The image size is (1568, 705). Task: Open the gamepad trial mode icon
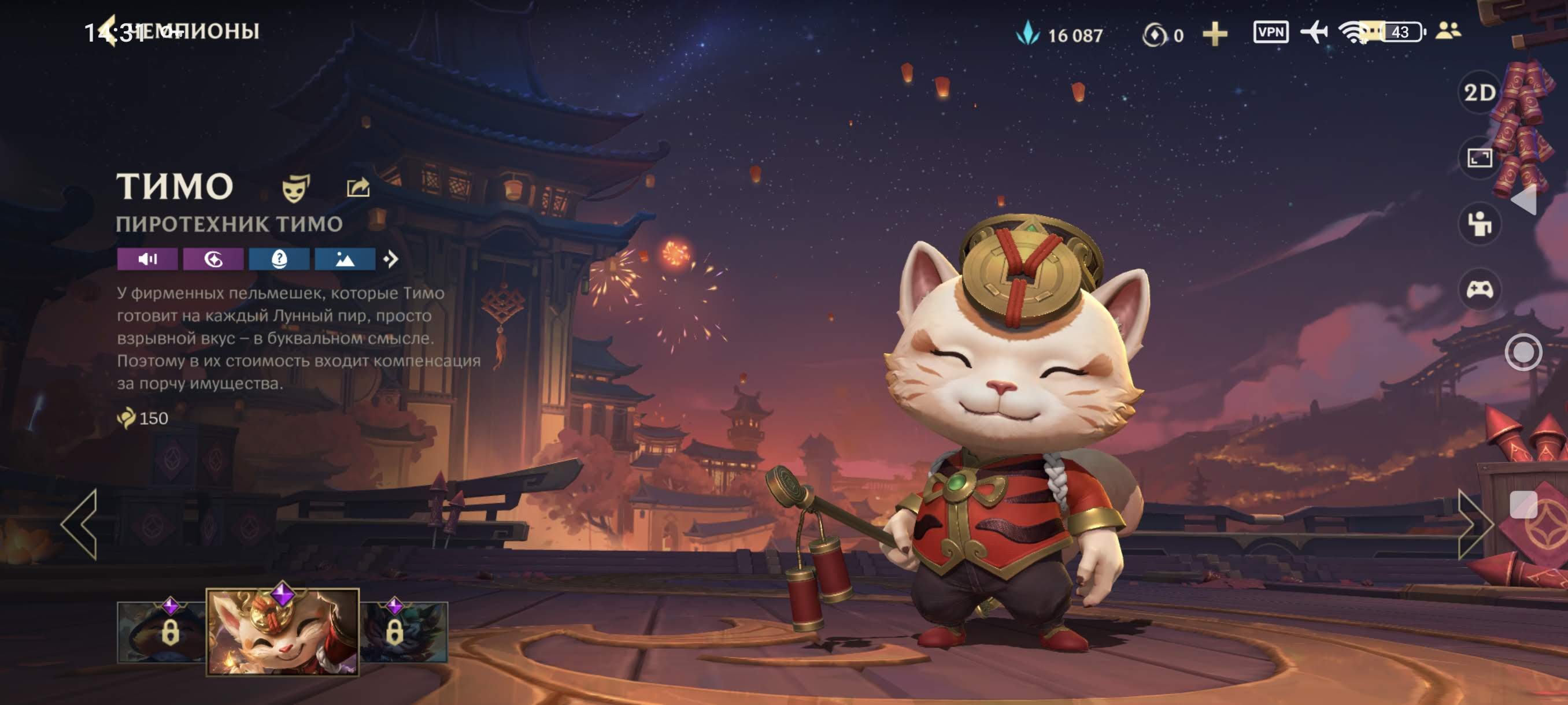coord(1479,290)
